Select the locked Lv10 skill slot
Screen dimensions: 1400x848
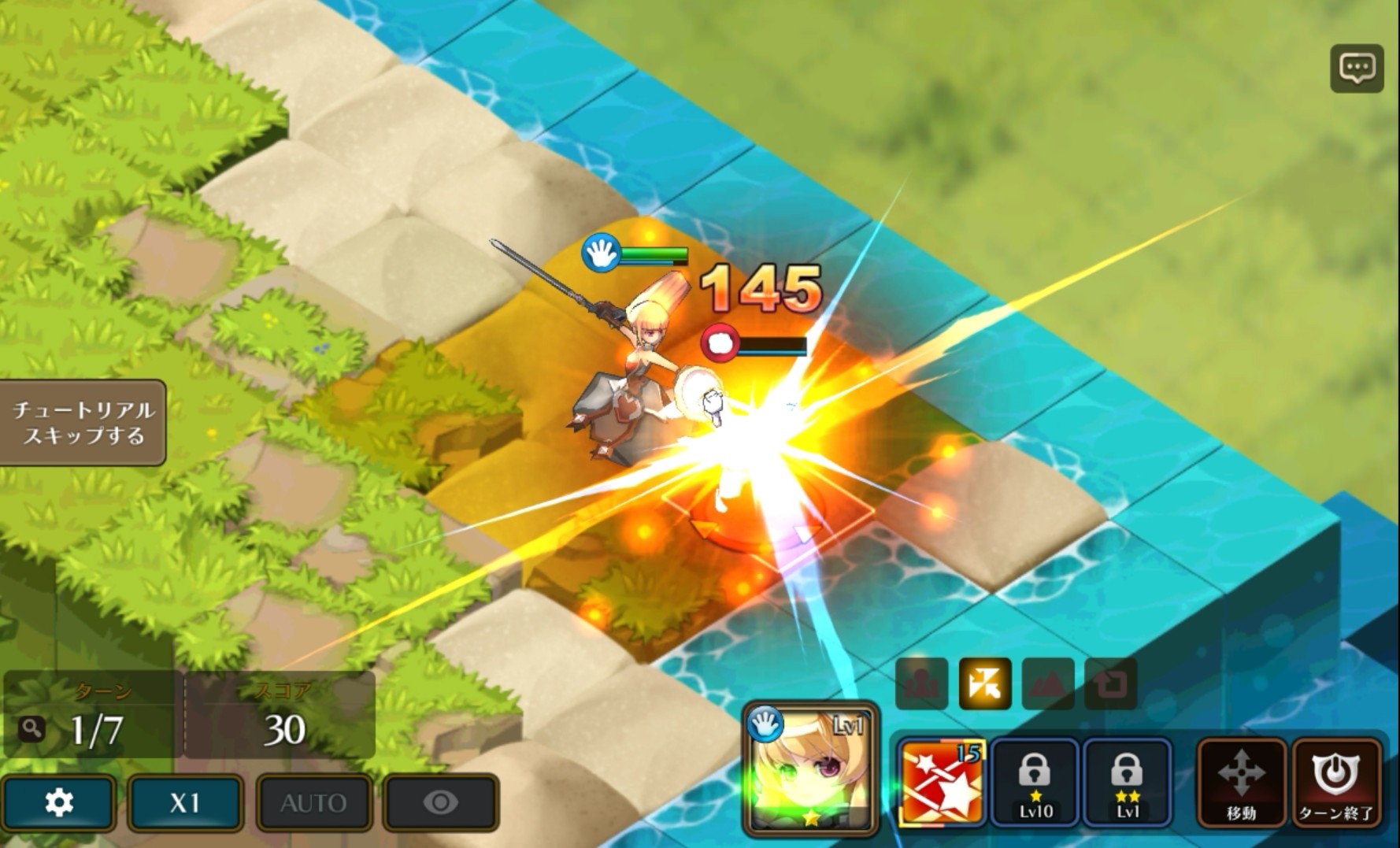[1034, 782]
